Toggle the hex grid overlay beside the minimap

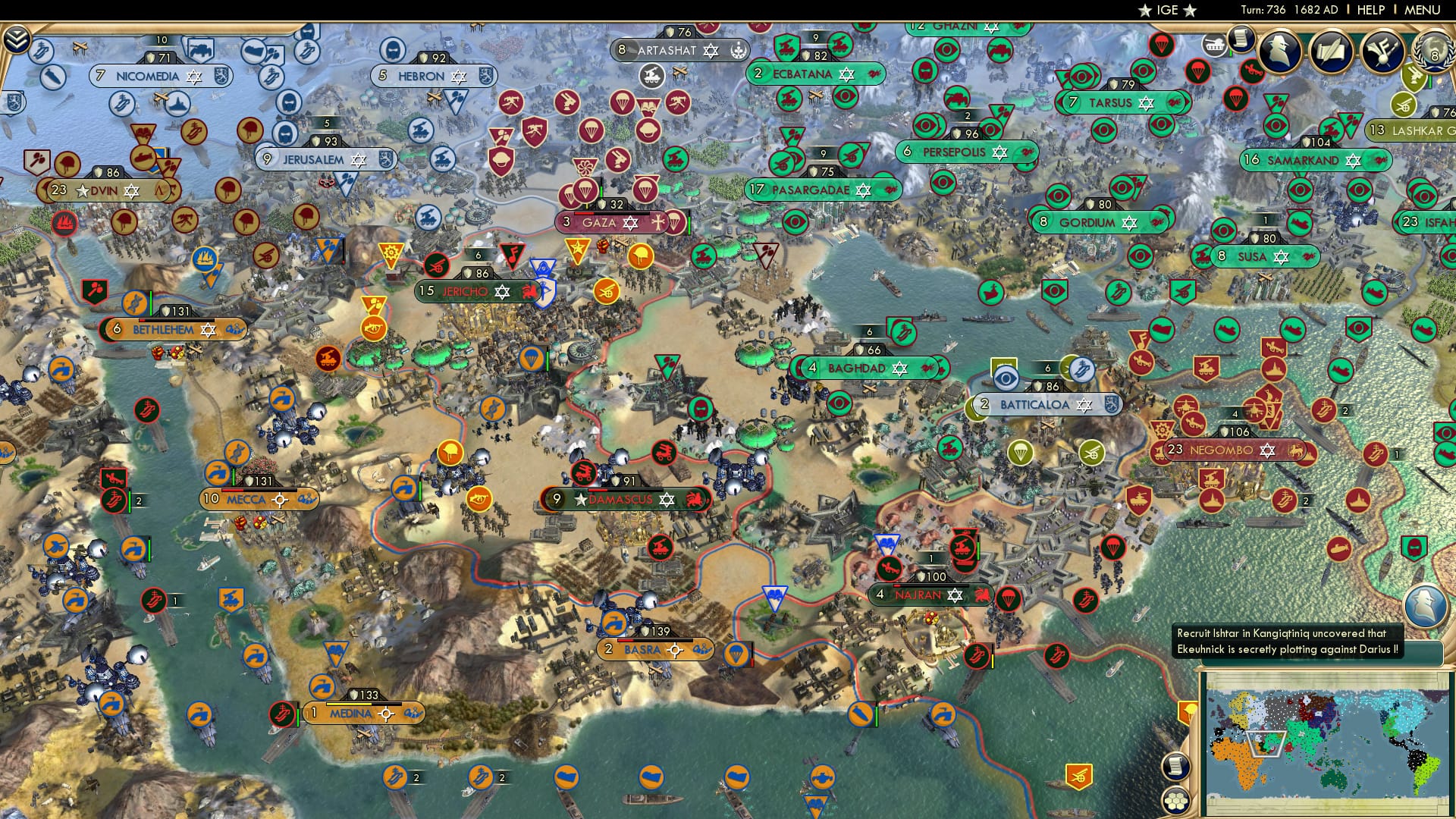click(x=1175, y=802)
